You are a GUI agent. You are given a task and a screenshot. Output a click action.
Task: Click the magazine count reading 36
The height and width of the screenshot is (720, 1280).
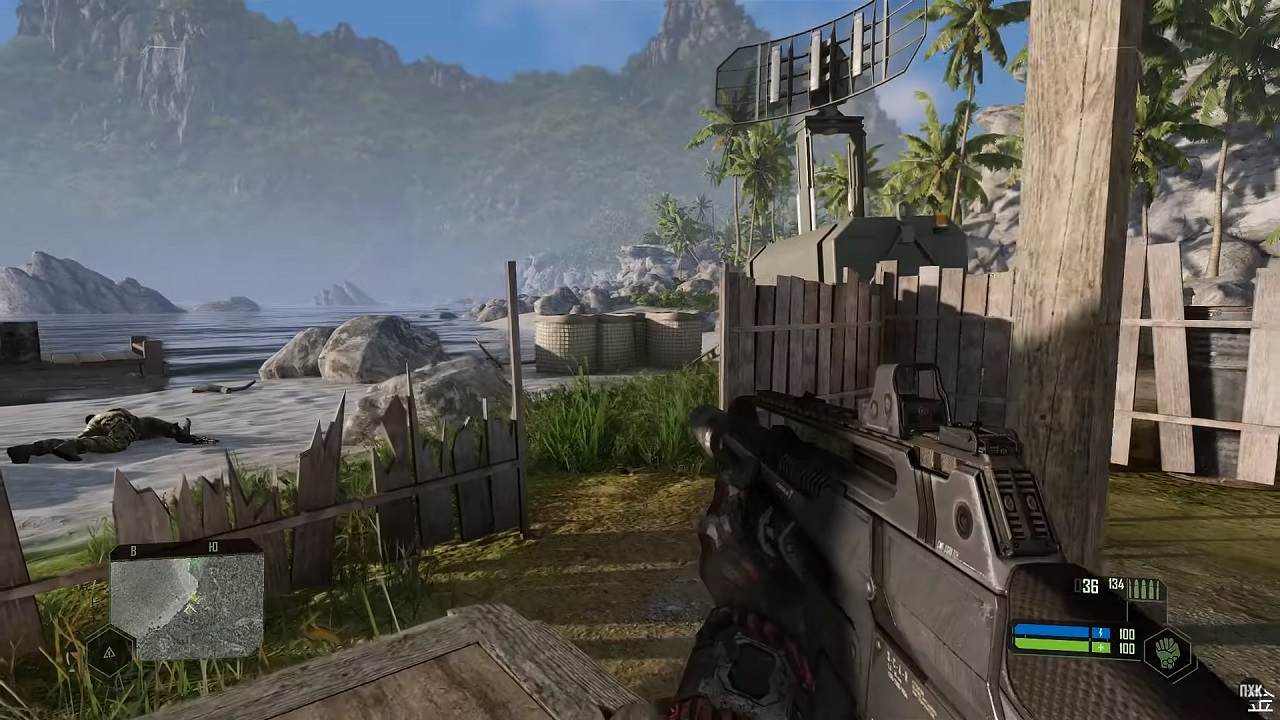click(x=1089, y=586)
